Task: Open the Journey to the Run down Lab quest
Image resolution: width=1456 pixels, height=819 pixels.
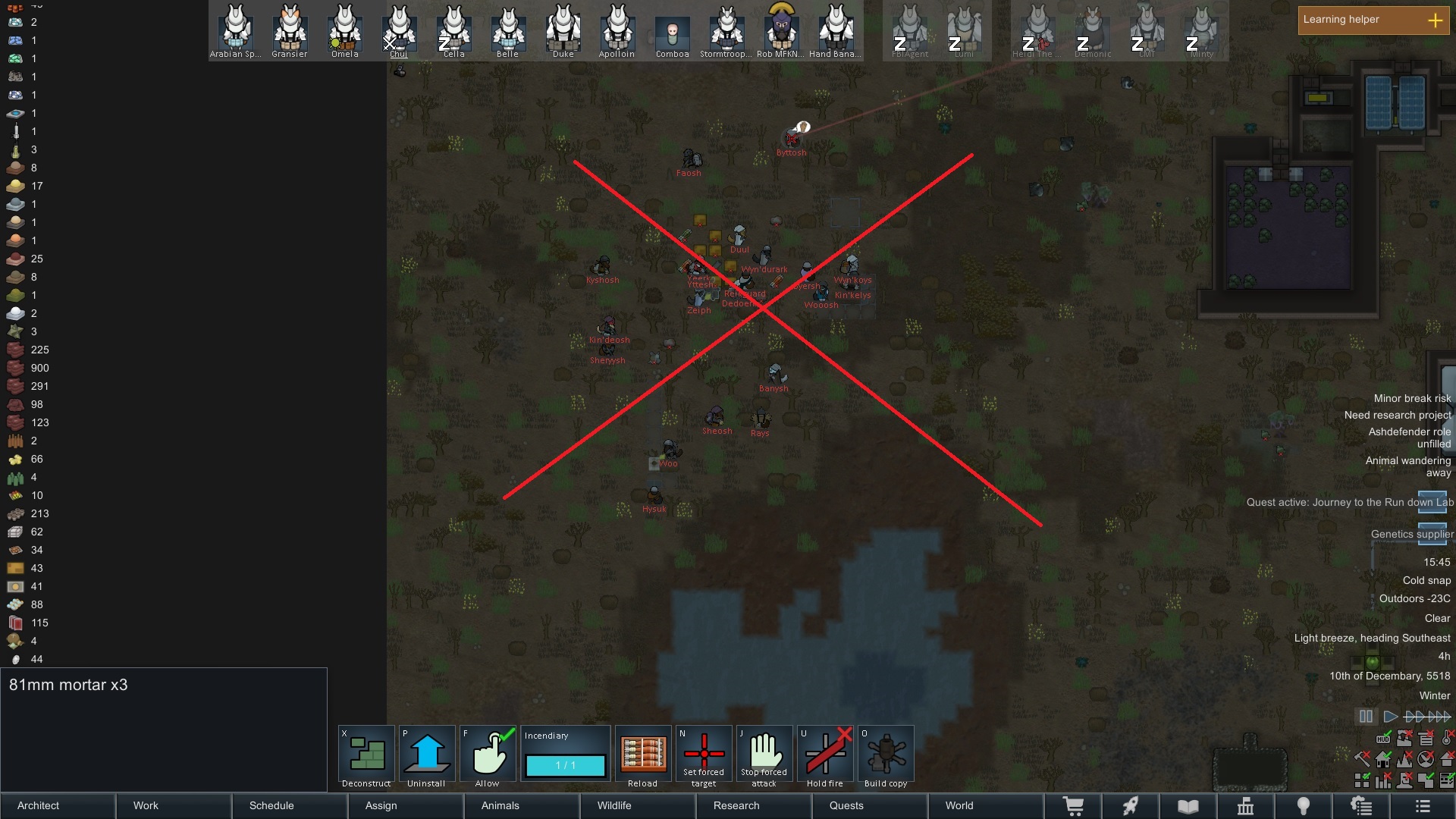Action: click(1350, 502)
